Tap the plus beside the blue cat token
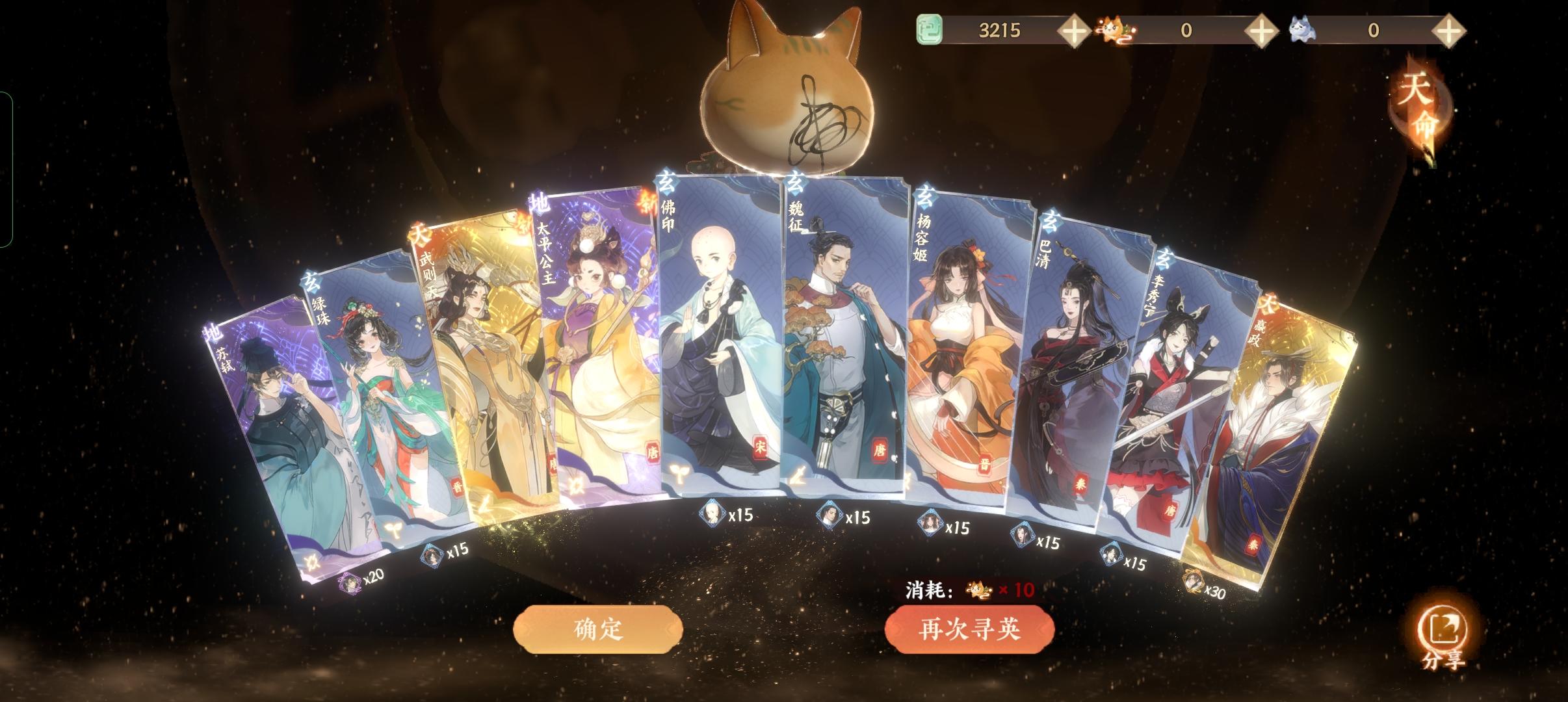Image resolution: width=1568 pixels, height=702 pixels. tap(1449, 30)
